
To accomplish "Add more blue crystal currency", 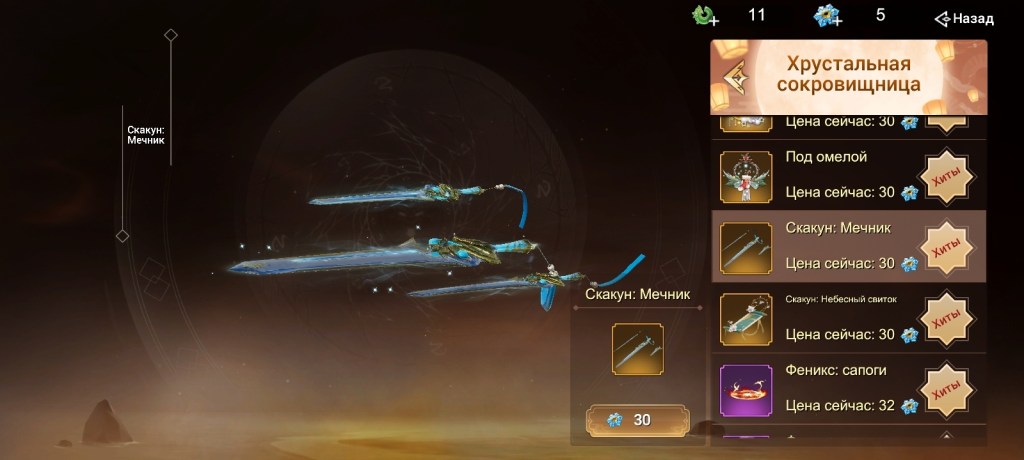I will coord(827,16).
